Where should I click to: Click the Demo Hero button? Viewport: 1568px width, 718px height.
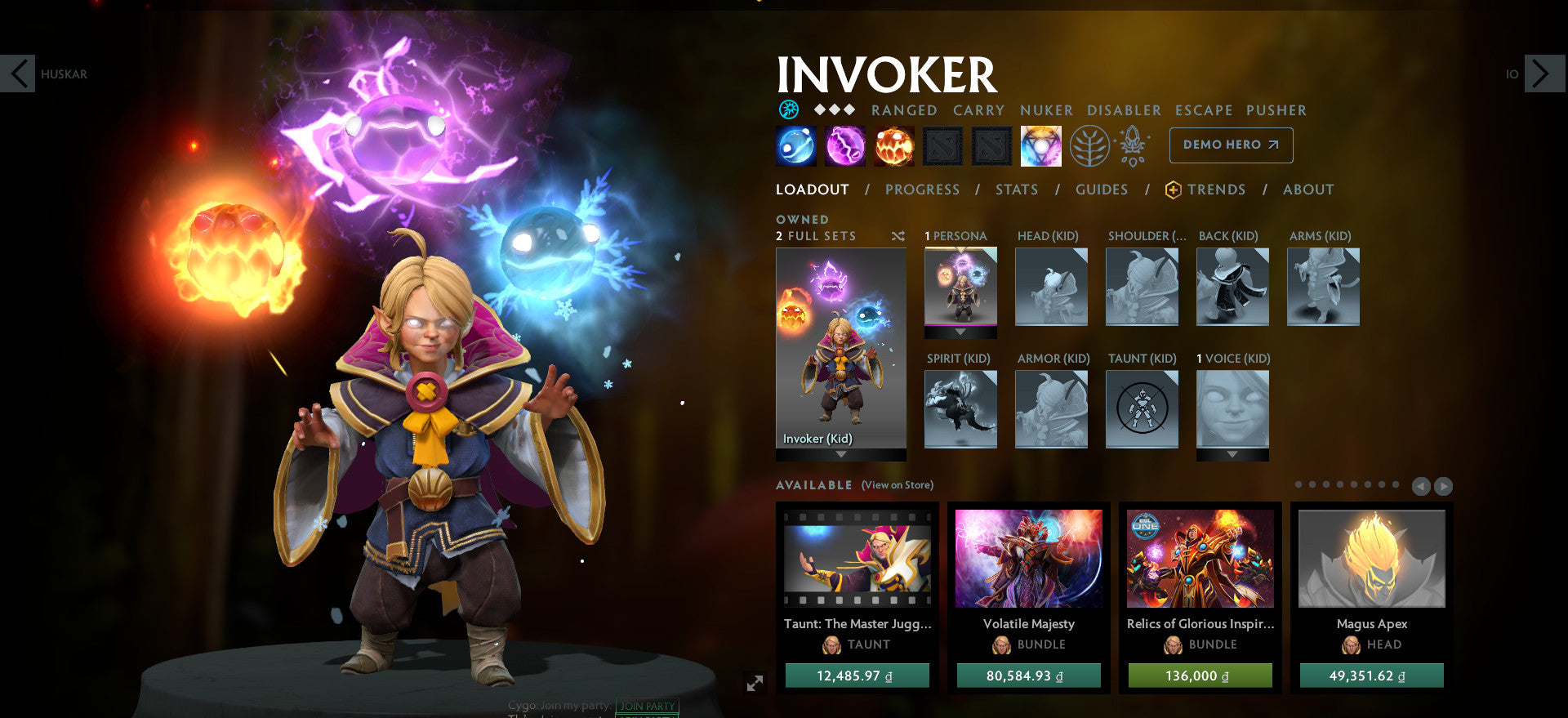point(1231,145)
